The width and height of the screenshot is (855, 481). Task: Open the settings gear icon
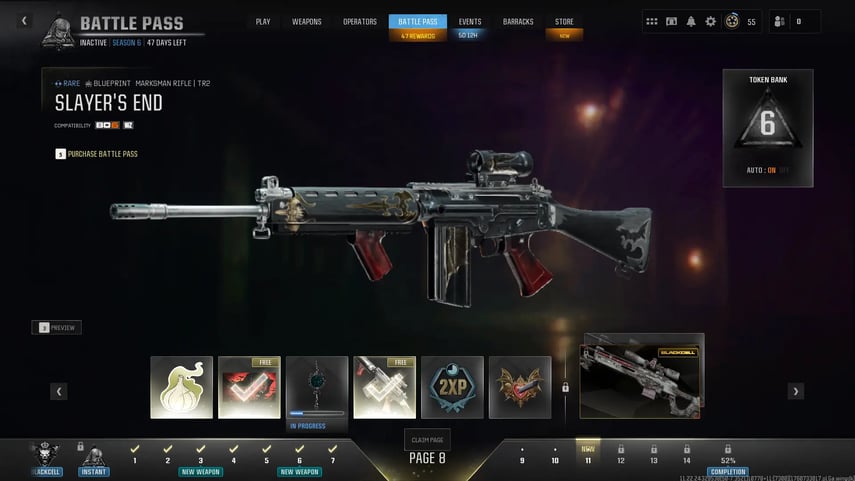[x=711, y=21]
